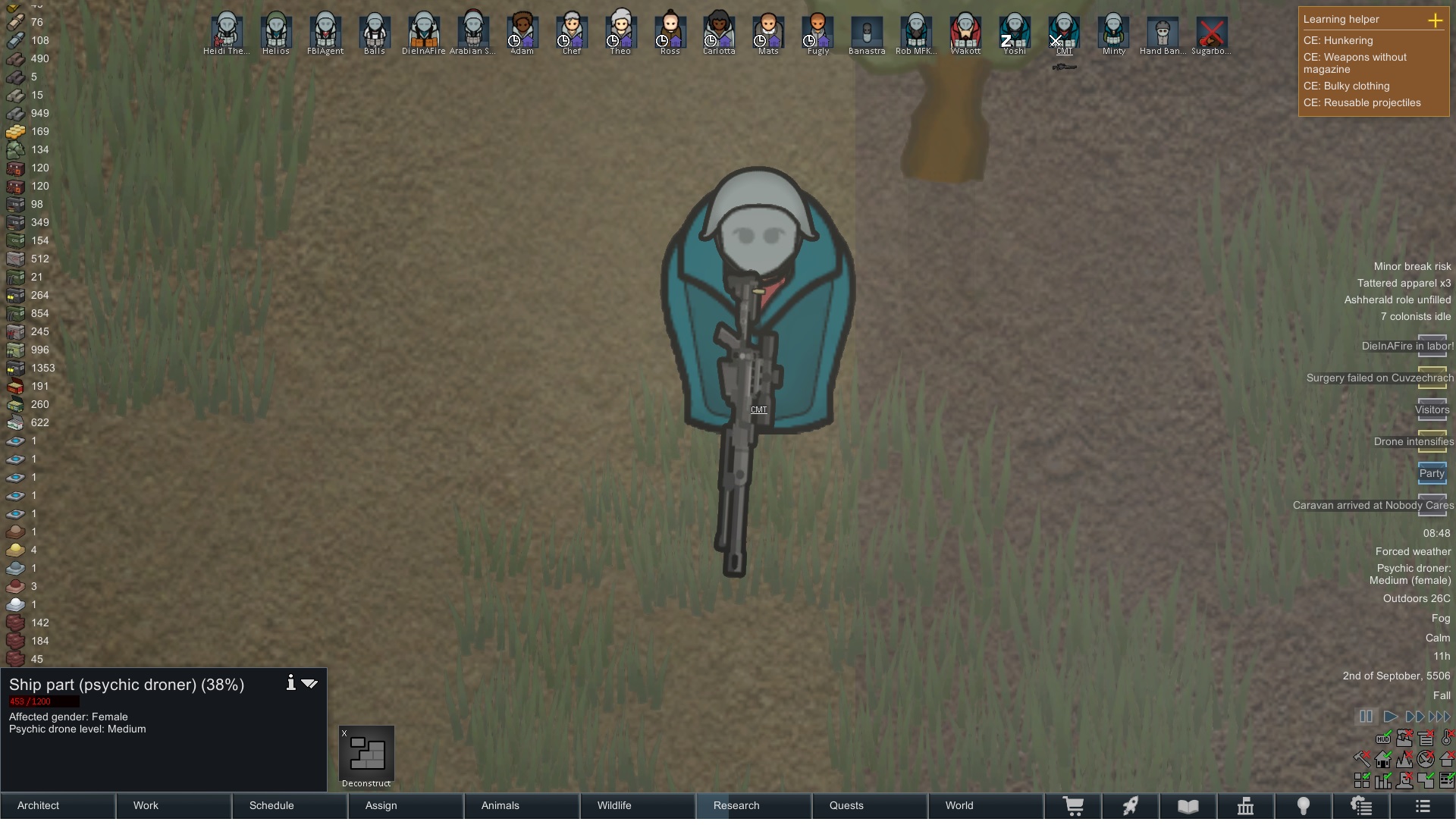Toggle the HUD overlay button
The image size is (1456, 828).
click(x=1383, y=739)
